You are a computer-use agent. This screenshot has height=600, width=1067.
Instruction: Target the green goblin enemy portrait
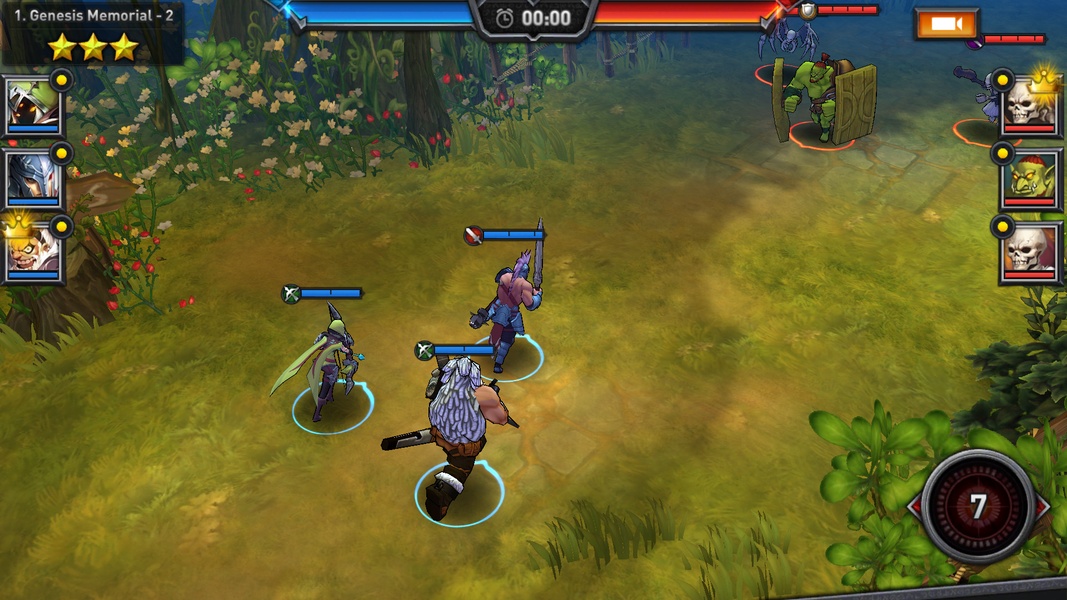click(x=1029, y=179)
